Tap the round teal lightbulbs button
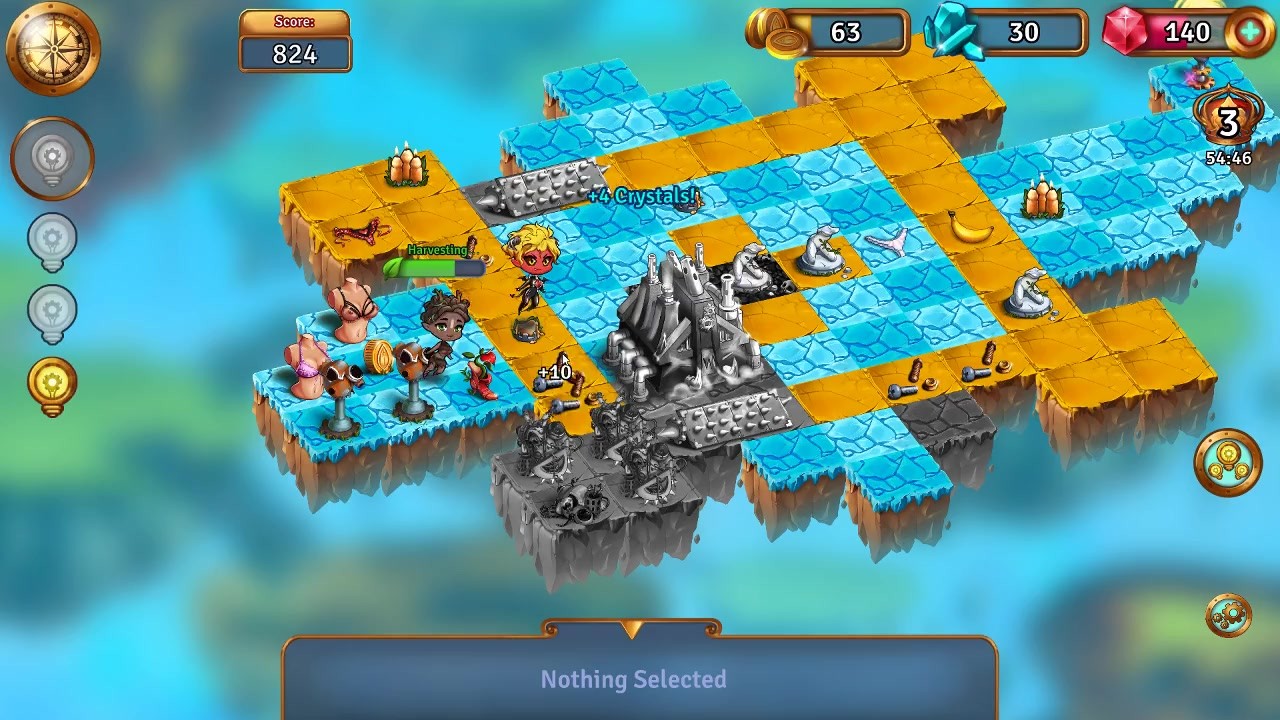 pyautogui.click(x=1228, y=462)
